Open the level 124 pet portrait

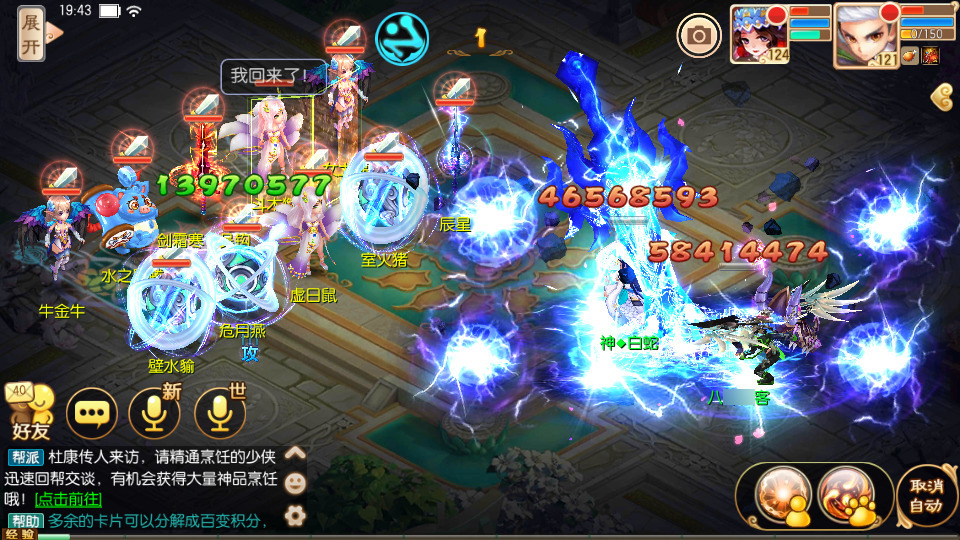(759, 33)
